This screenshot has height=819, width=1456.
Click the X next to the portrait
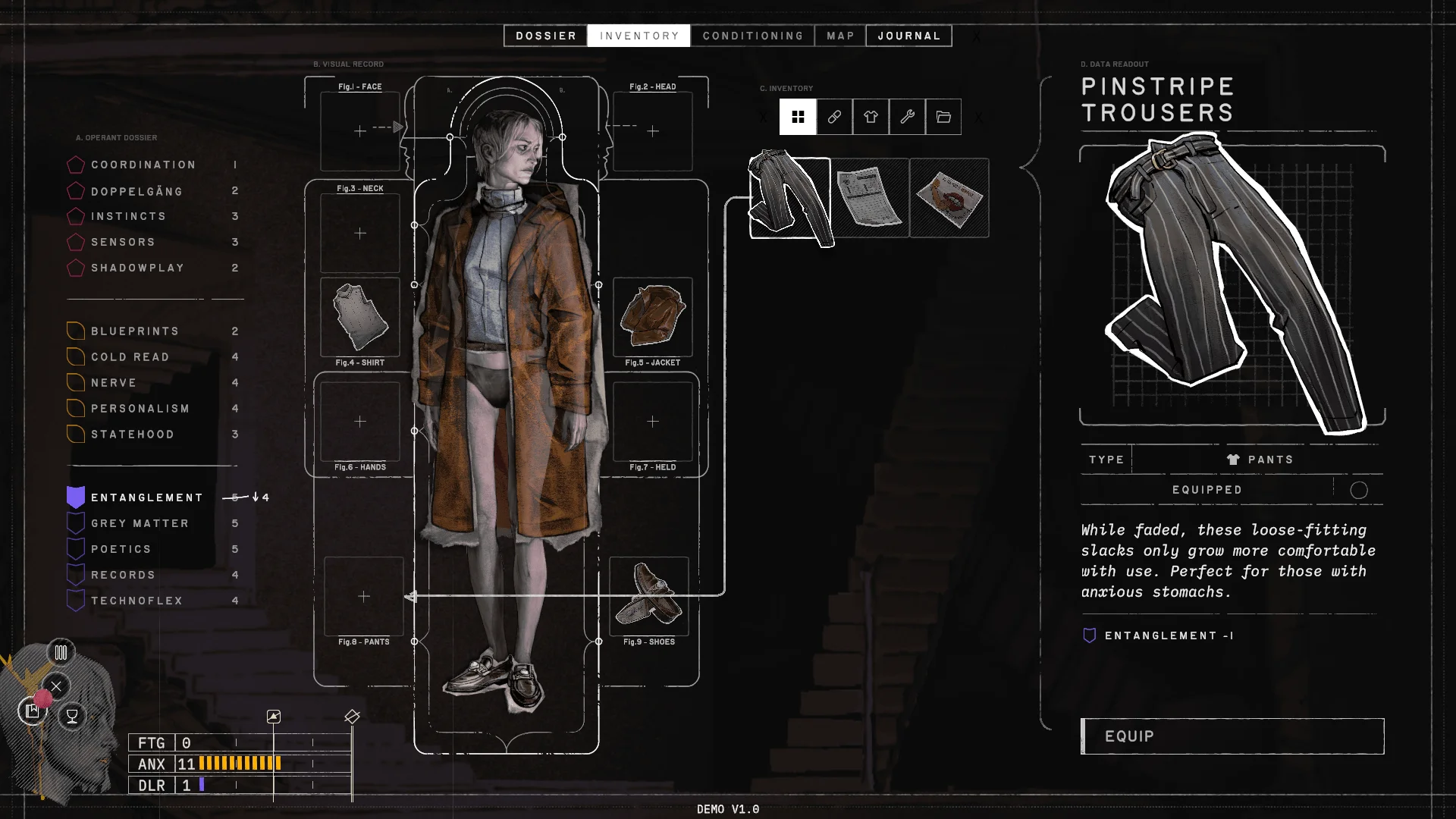click(56, 686)
